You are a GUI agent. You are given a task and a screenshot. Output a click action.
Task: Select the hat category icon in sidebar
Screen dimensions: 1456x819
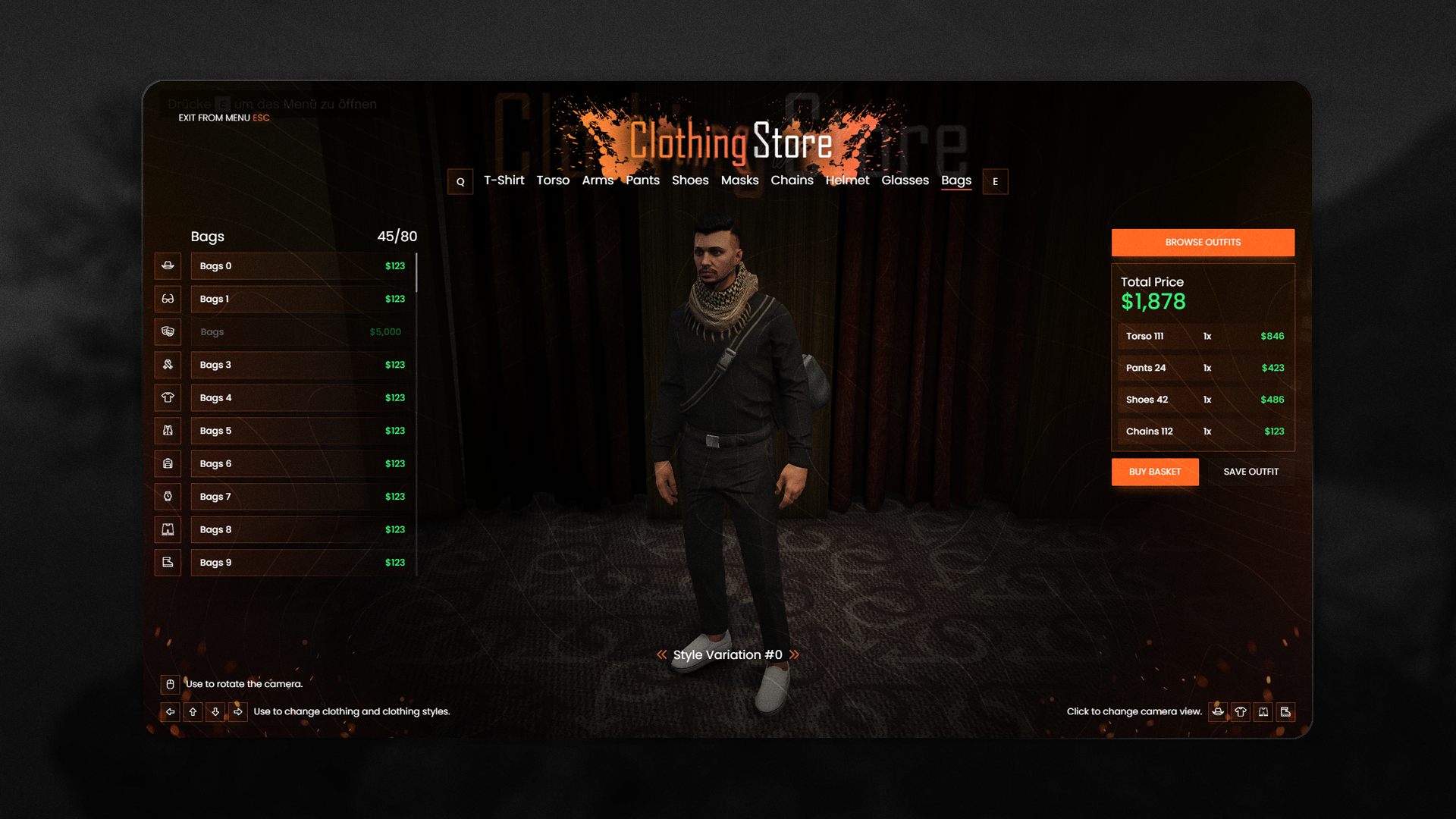(168, 265)
